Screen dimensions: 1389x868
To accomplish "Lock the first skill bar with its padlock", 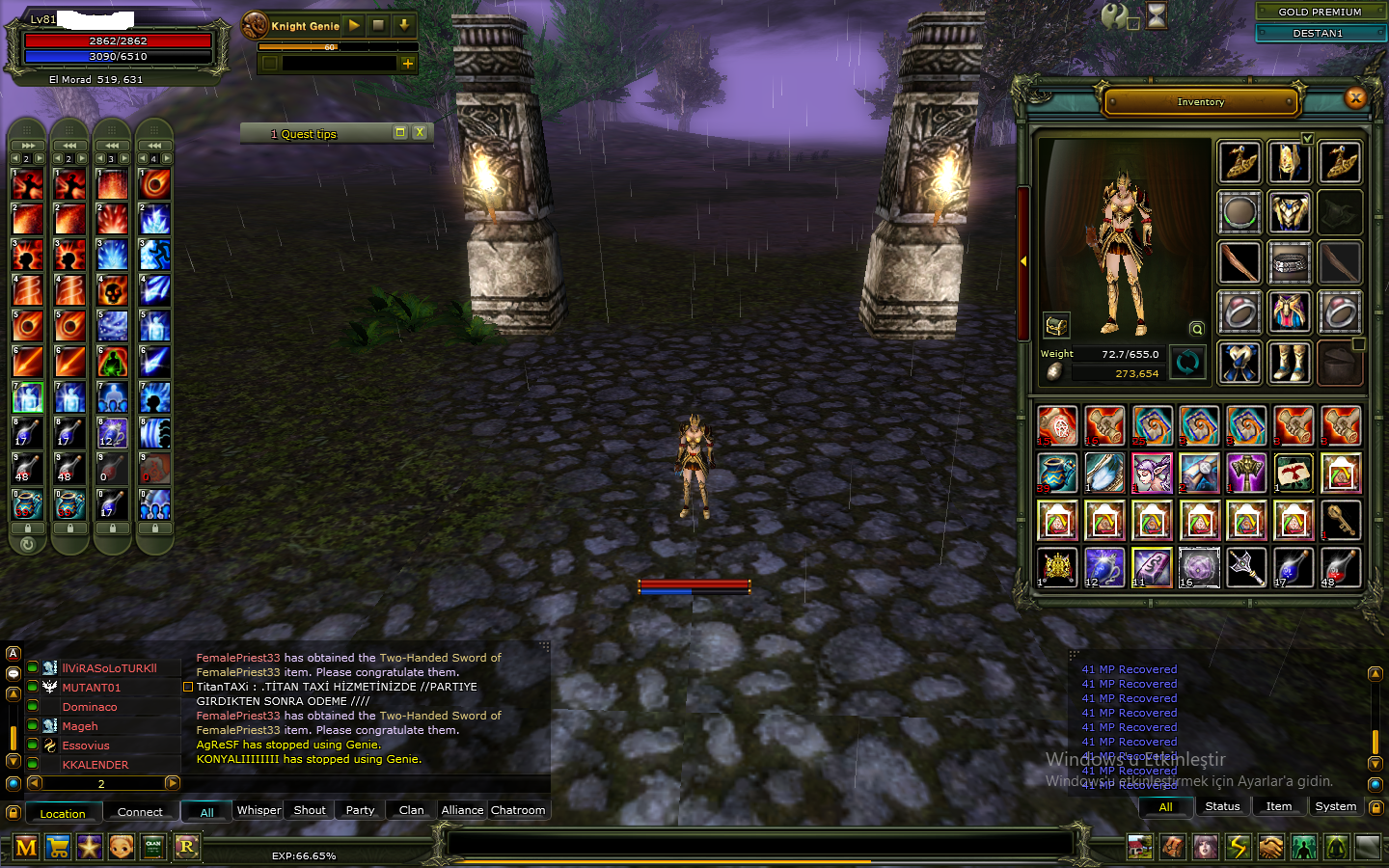I will click(28, 529).
